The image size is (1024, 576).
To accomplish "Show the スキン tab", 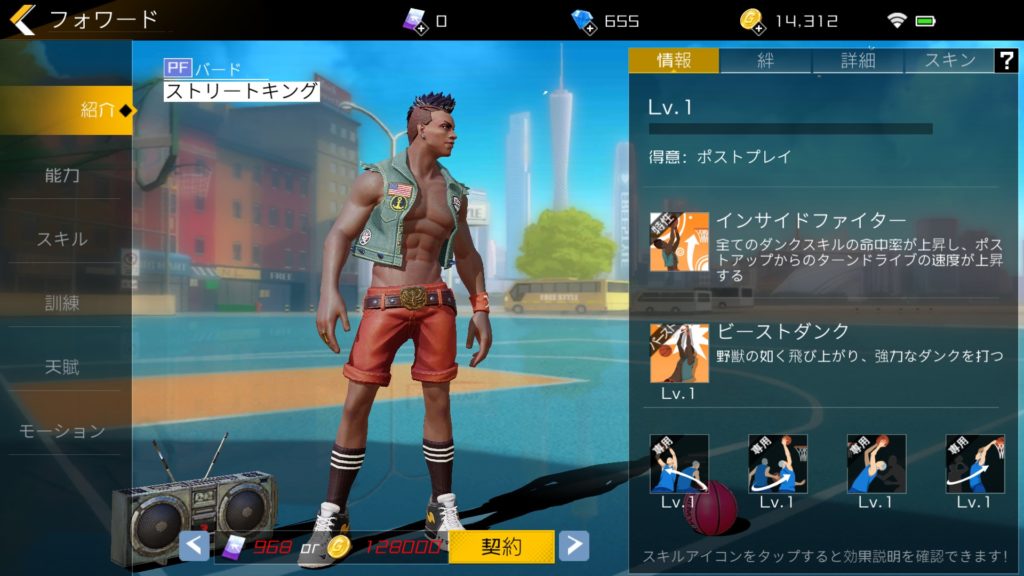I will click(950, 60).
